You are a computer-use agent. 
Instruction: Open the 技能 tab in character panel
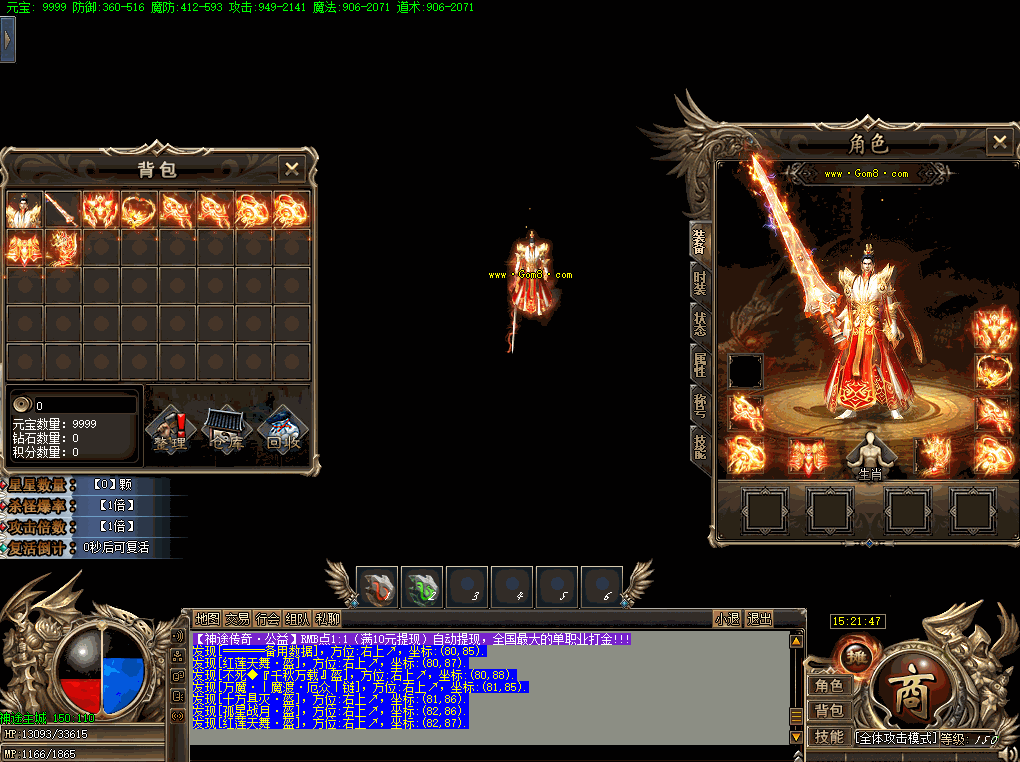coord(700,443)
